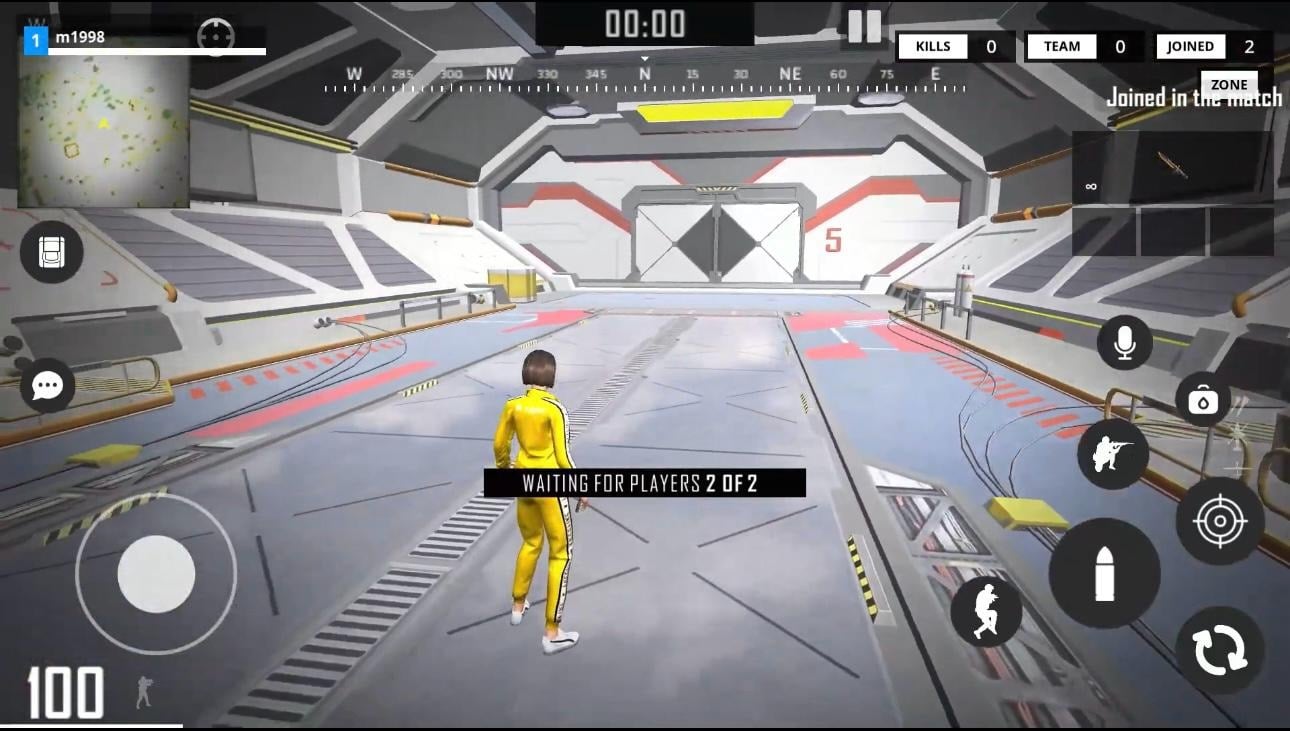Screen dimensions: 1290x731
Task: Activate the crosshair aim button
Action: pos(1220,521)
